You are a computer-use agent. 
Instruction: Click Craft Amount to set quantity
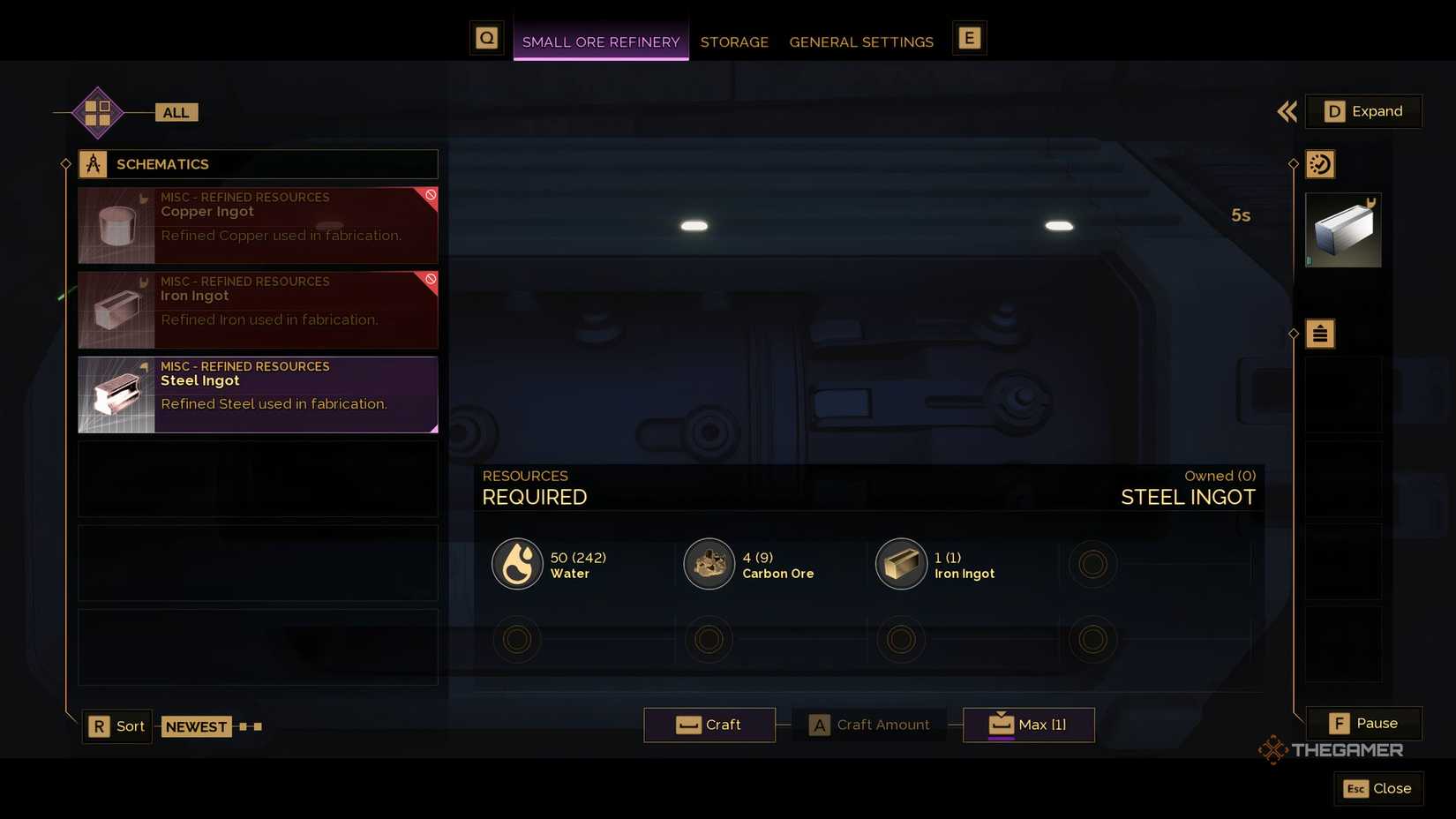[x=869, y=725]
